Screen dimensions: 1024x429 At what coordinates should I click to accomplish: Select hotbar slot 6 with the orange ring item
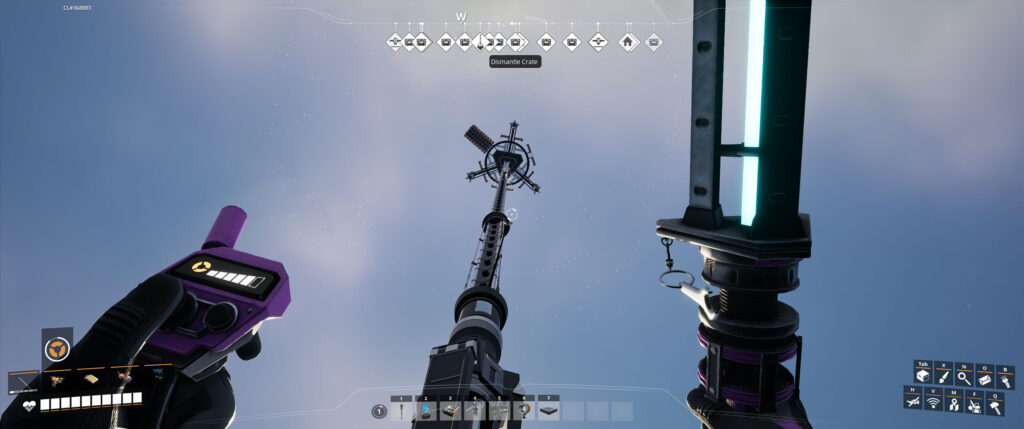524,410
